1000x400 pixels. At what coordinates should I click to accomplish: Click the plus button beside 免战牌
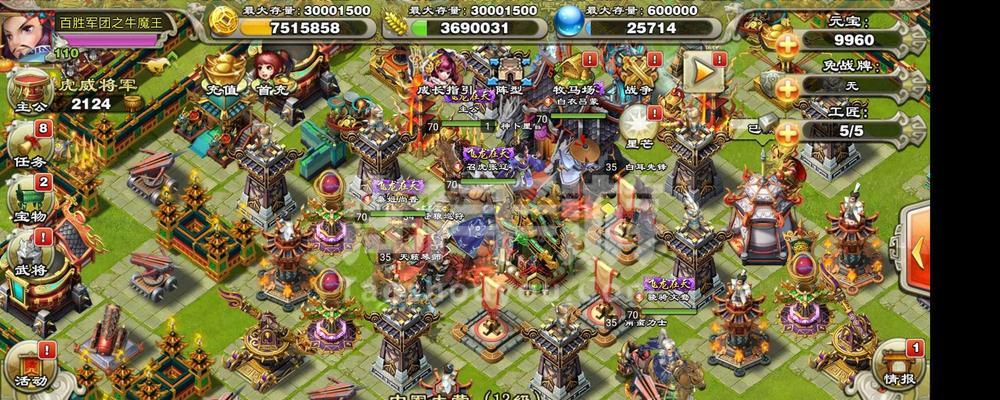pyautogui.click(x=788, y=88)
